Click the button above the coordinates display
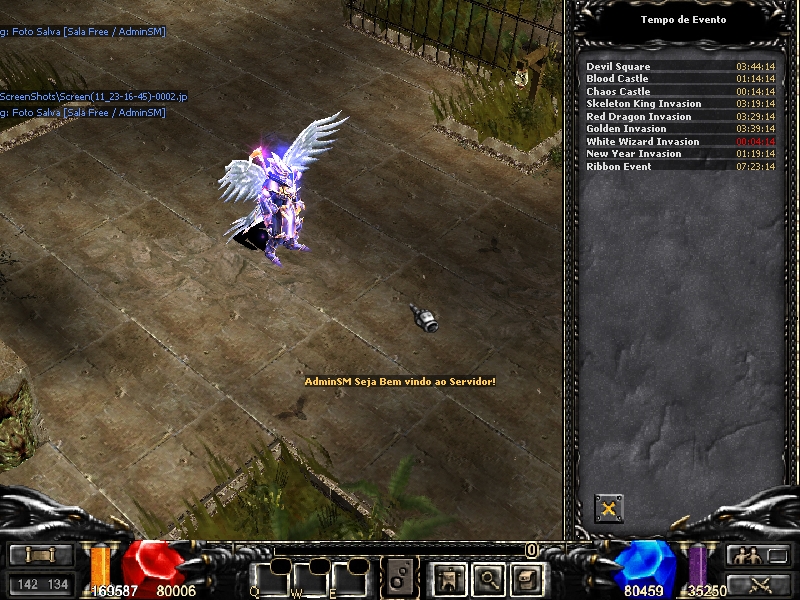800x600 pixels. (x=41, y=555)
